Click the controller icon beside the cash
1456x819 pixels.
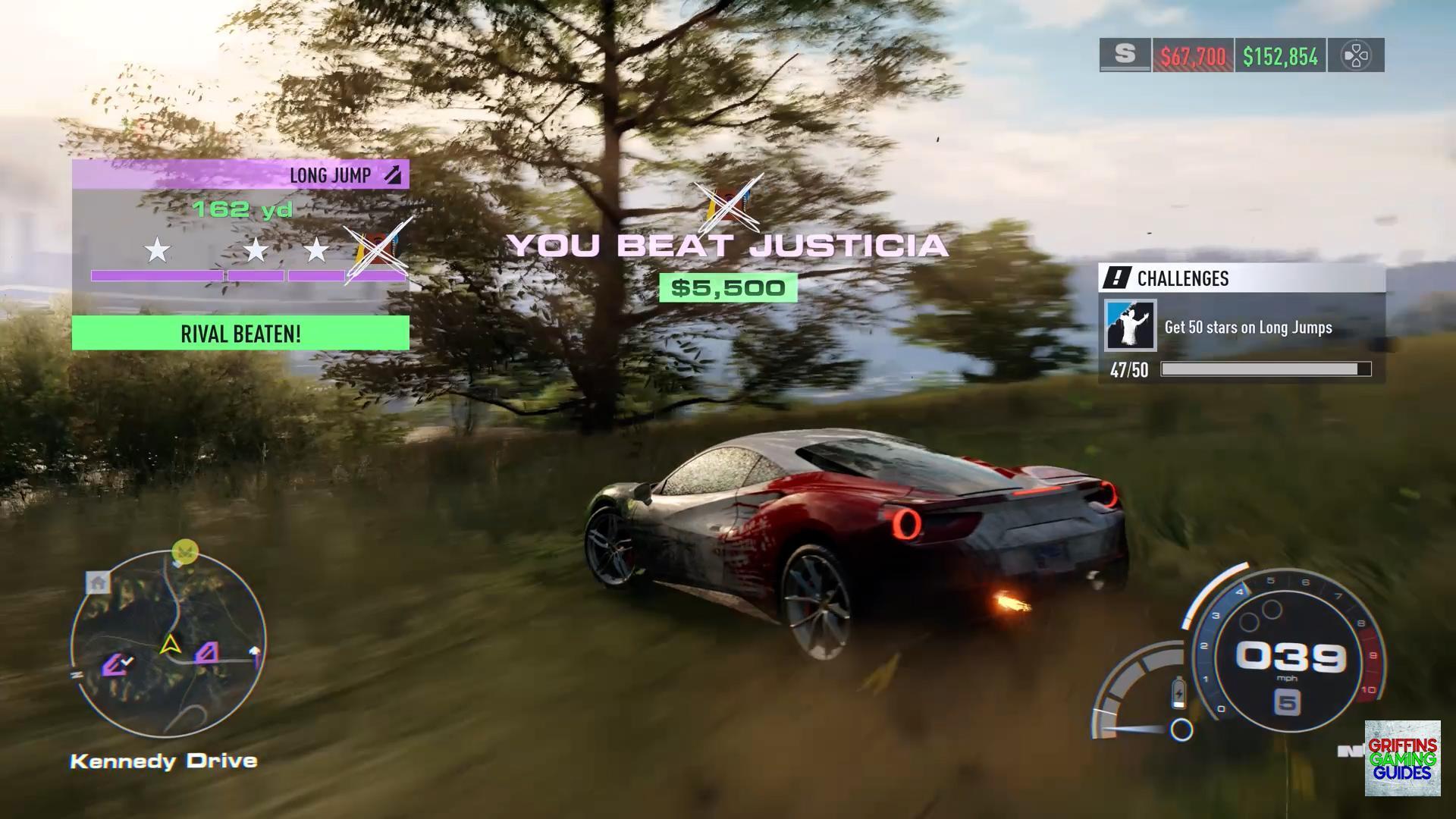pyautogui.click(x=1355, y=55)
